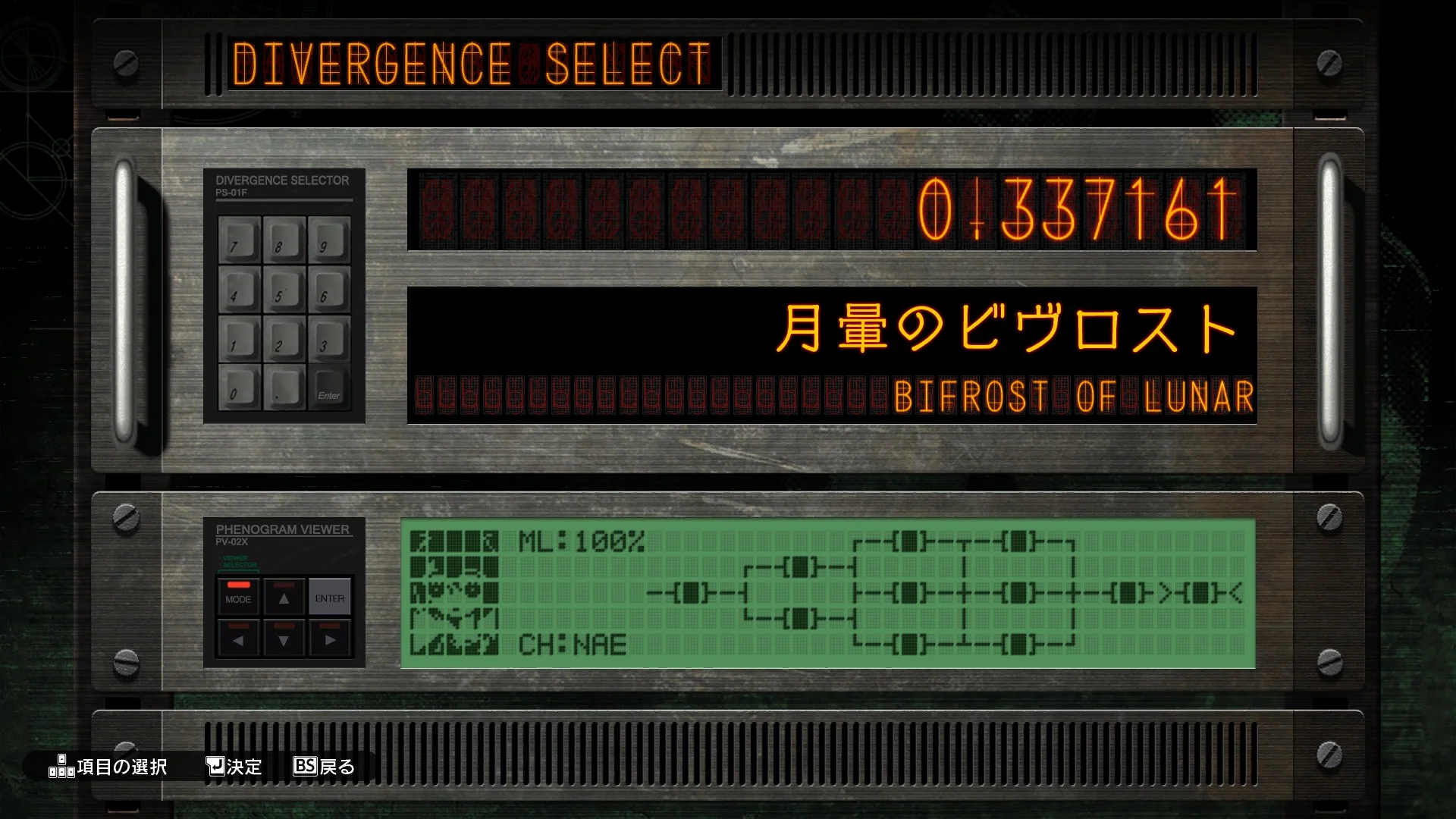Click the 1 key on the keypad
The width and height of the screenshot is (1456, 819).
coord(240,338)
